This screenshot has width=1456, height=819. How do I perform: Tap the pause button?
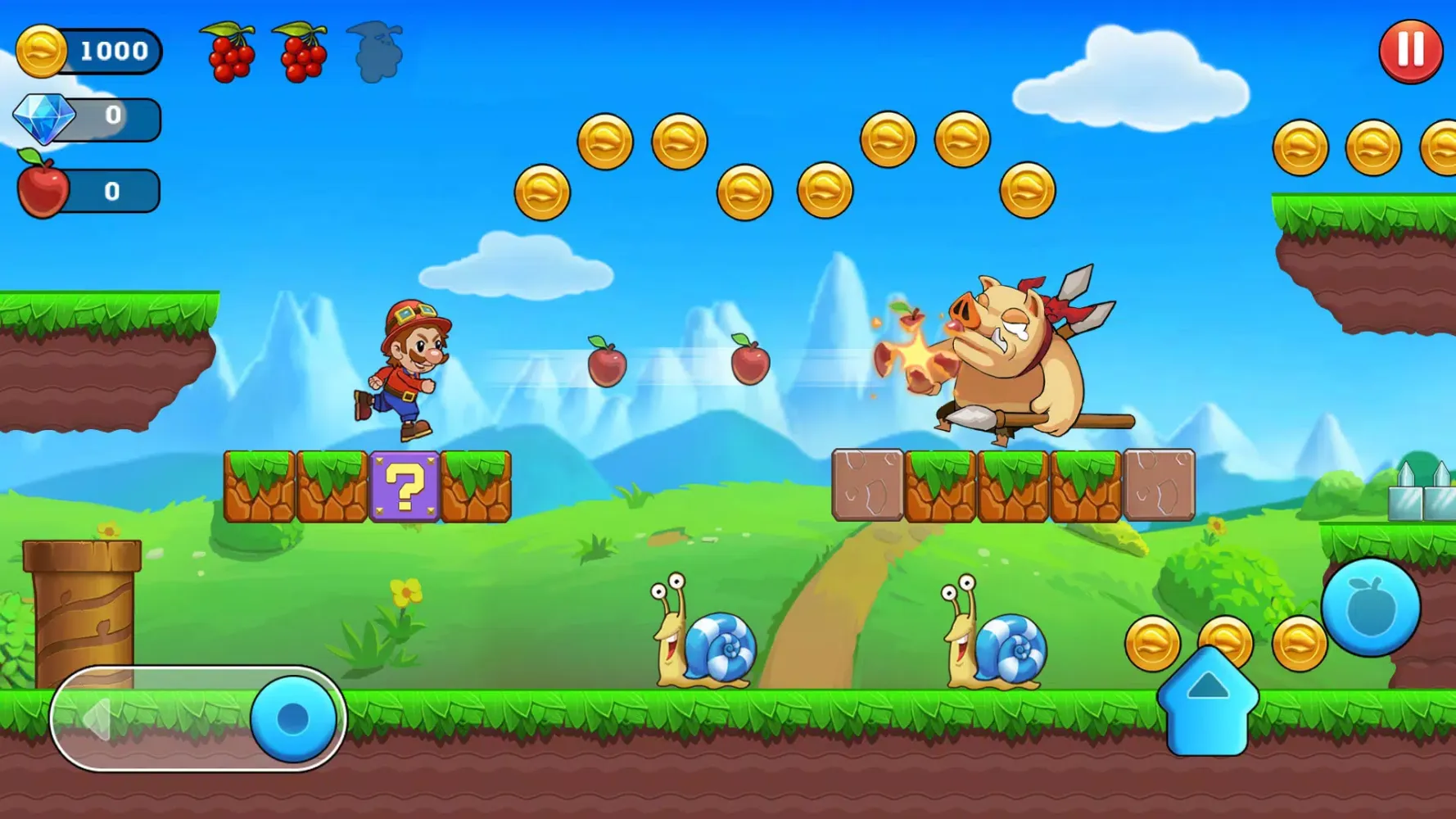pos(1410,51)
